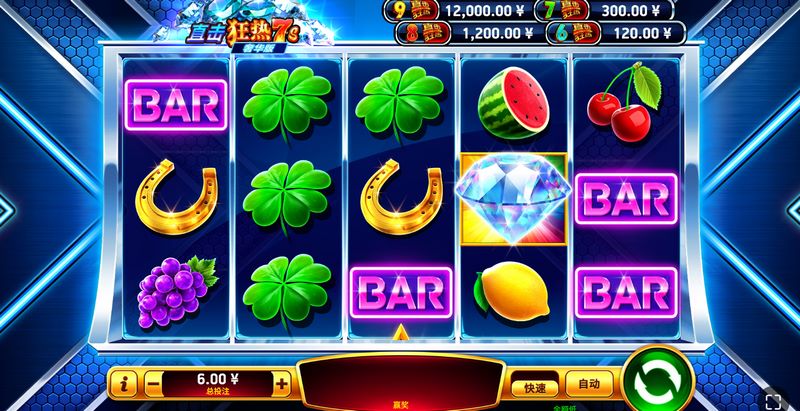
Task: Activate the 自动 autoplay button
Action: (x=588, y=383)
